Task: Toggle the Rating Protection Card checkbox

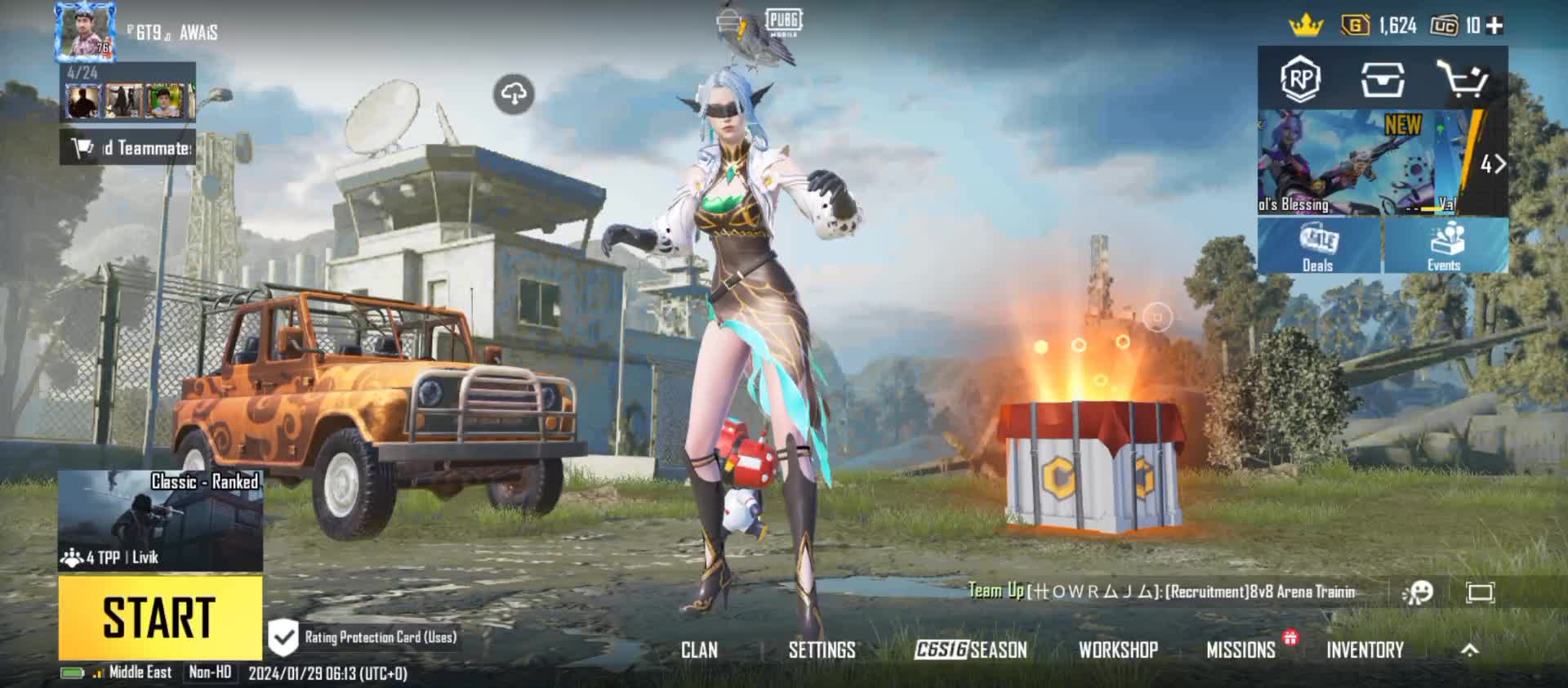Action: pos(283,637)
